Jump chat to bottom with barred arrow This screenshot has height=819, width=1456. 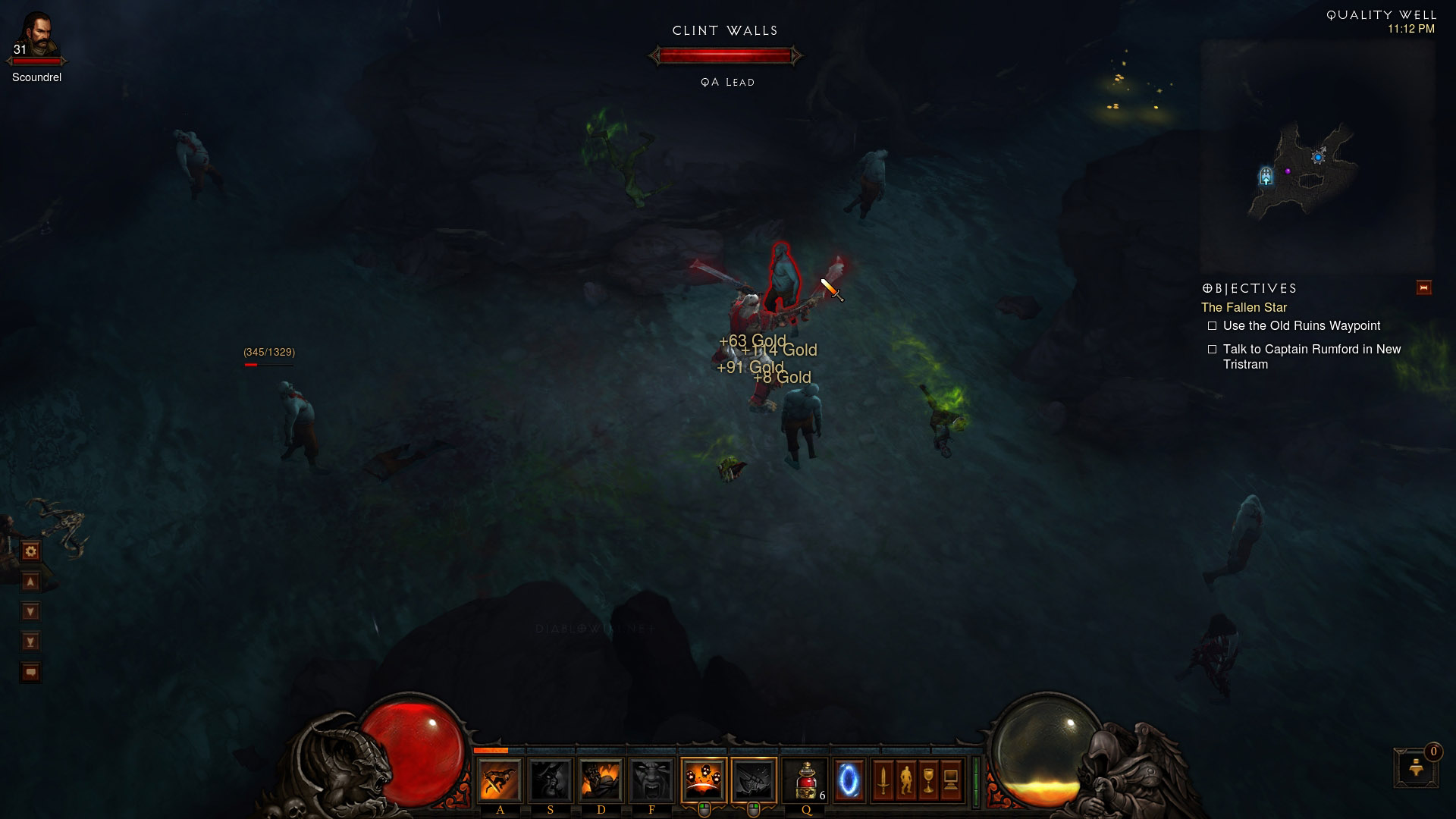coord(31,642)
